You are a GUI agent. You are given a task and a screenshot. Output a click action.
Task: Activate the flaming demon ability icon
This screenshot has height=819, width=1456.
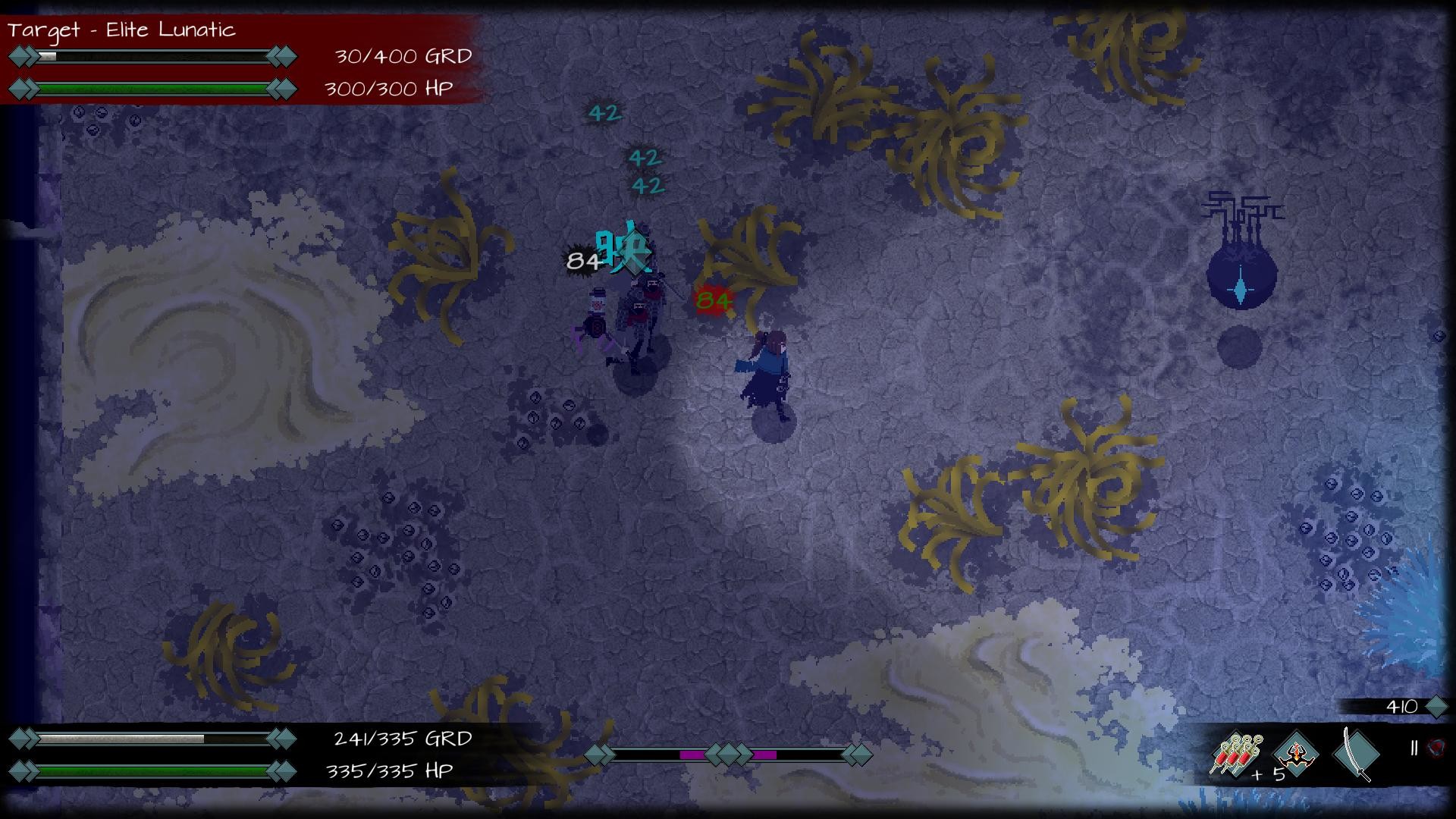point(1297,755)
